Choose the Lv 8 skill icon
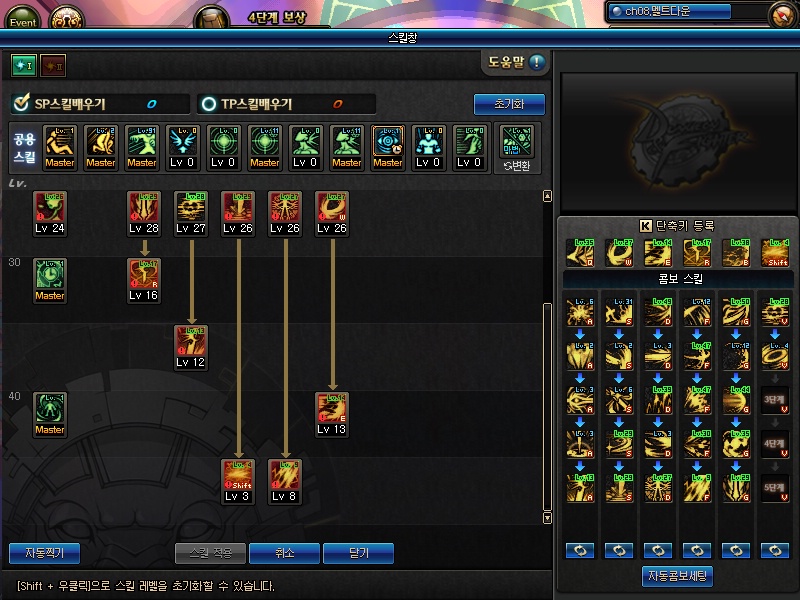 coord(285,475)
